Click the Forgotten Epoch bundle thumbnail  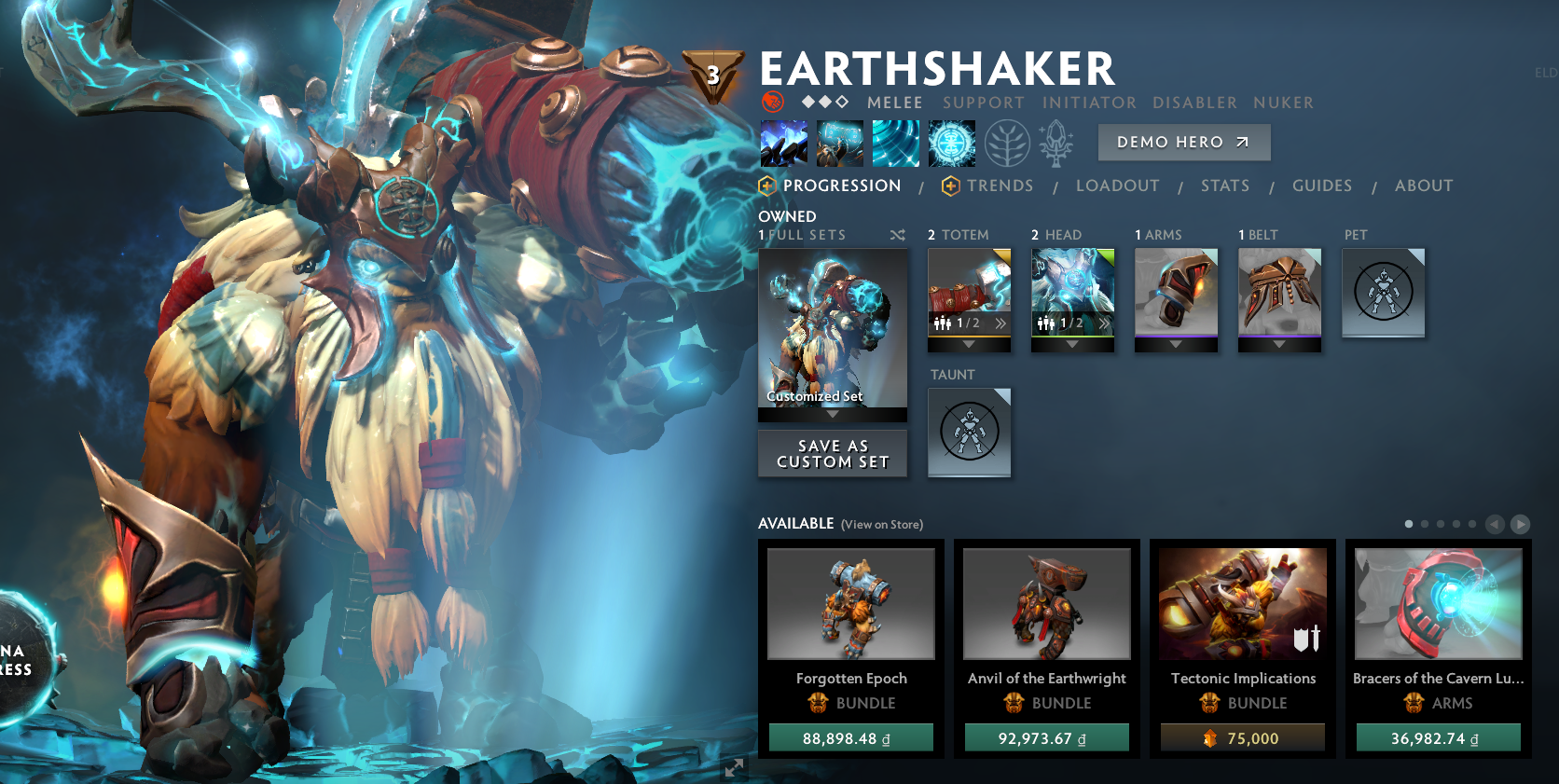850,603
